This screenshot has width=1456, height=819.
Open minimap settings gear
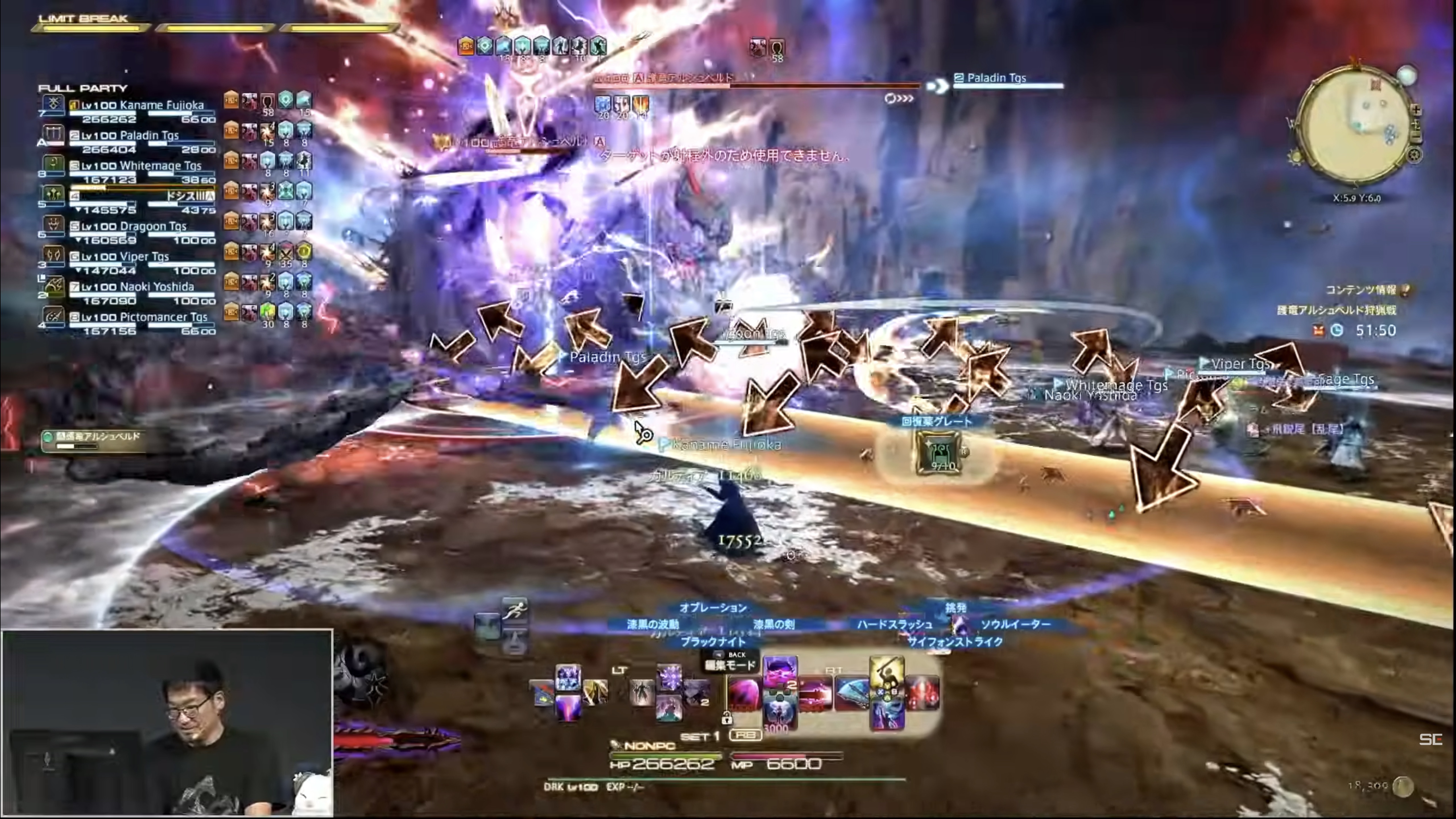coord(1414,155)
